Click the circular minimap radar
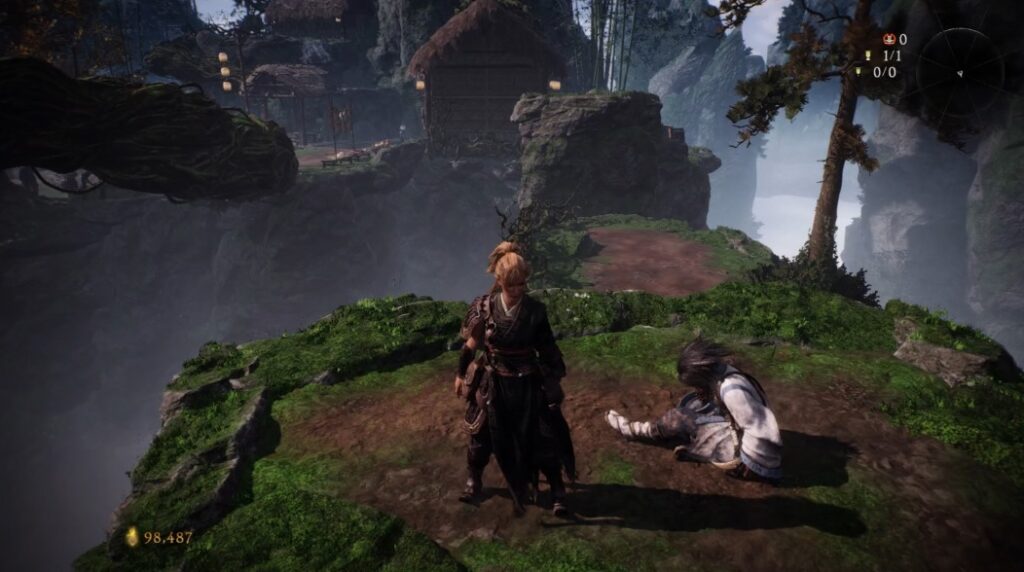Viewport: 1024px width, 572px height. (x=959, y=71)
